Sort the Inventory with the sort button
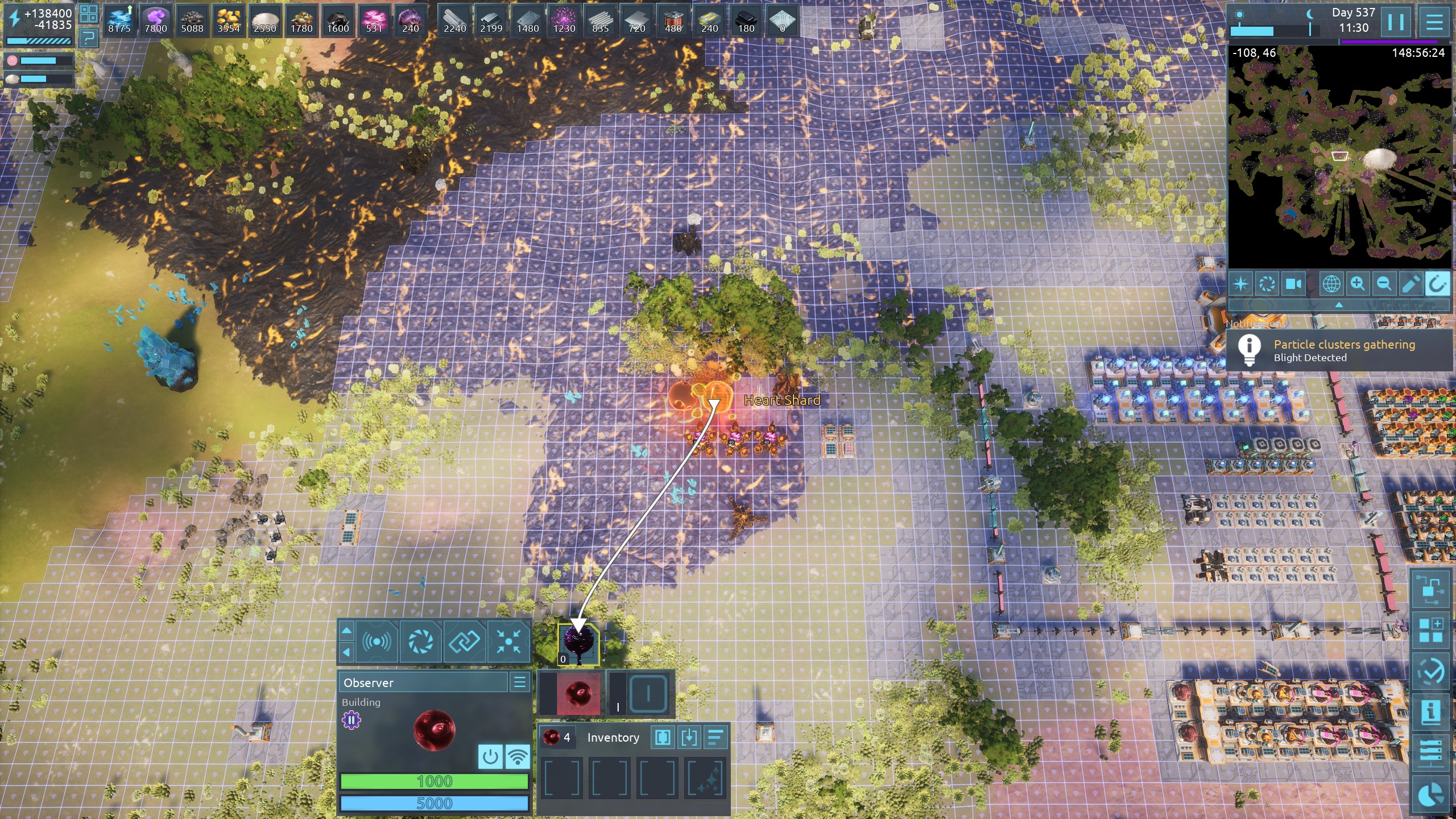The width and height of the screenshot is (1456, 819). pos(715,738)
